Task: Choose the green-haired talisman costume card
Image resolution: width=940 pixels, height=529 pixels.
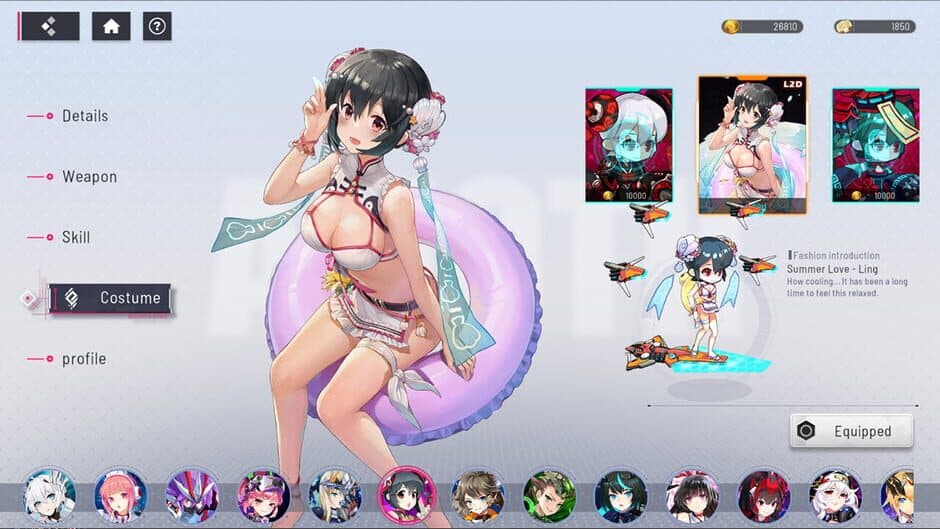Action: [875, 145]
